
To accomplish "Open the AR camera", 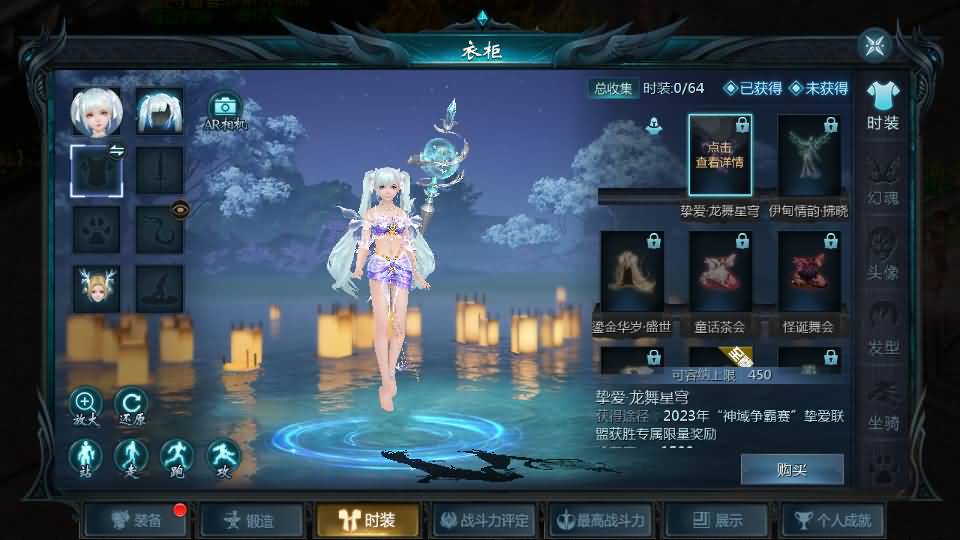I will pos(225,109).
